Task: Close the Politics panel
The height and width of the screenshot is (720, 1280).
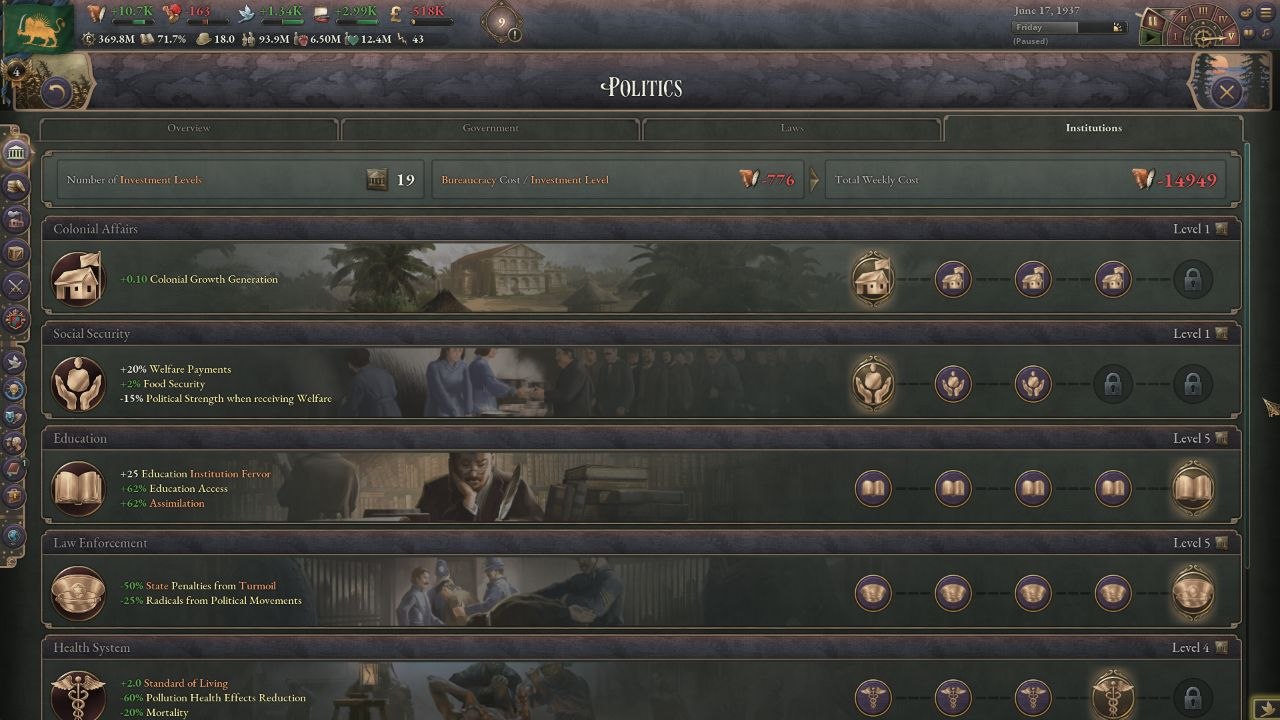Action: click(1226, 93)
